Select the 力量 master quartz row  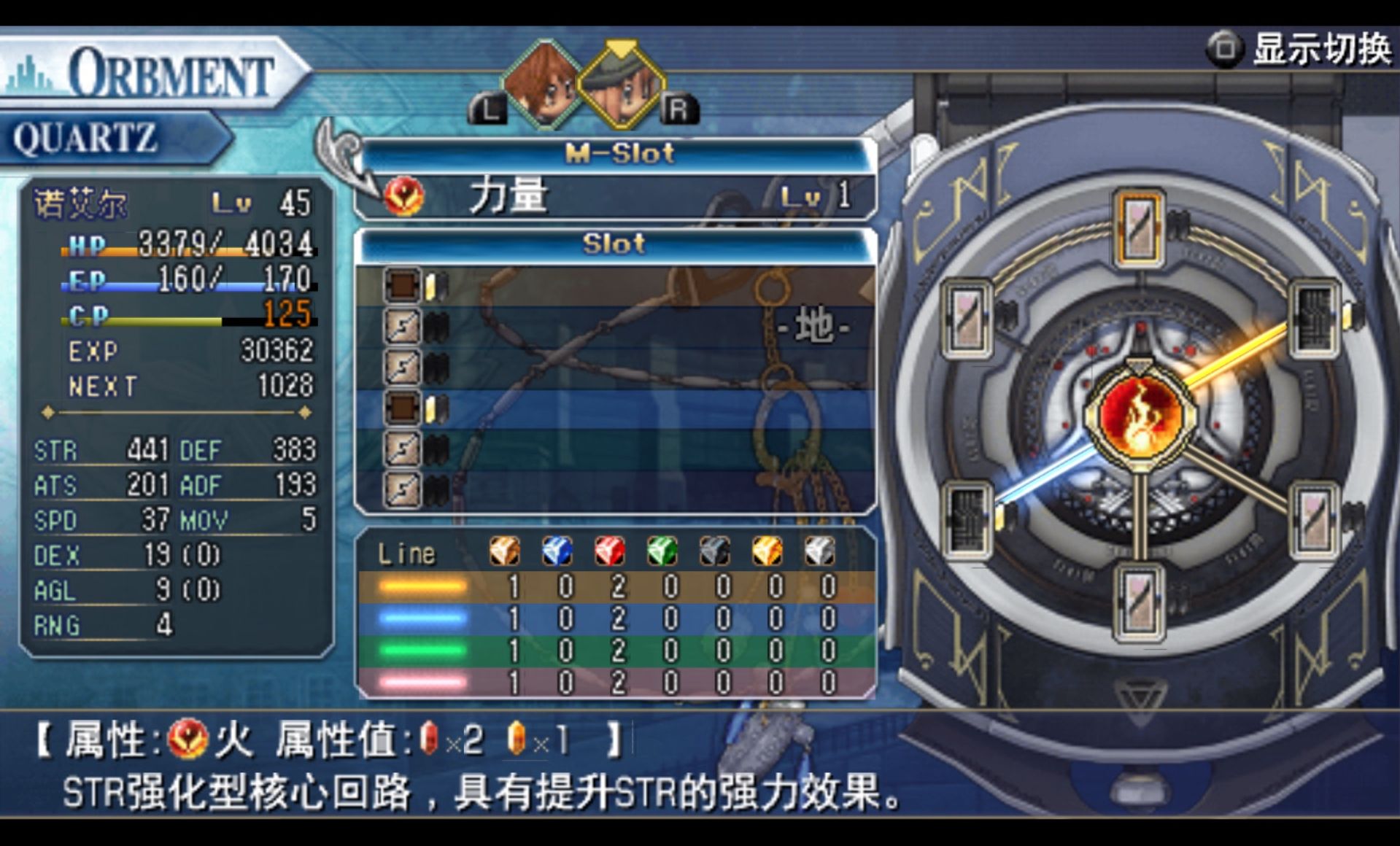tap(616, 195)
